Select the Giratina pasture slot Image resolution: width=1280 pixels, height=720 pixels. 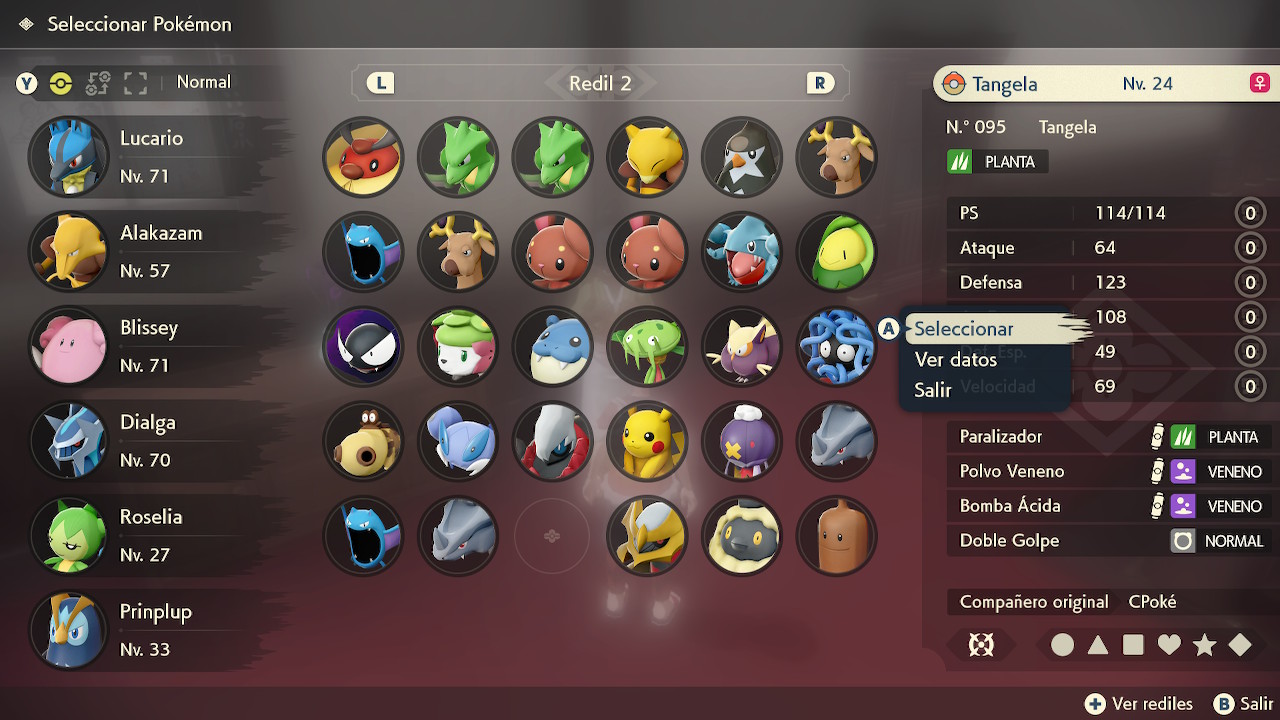[647, 536]
